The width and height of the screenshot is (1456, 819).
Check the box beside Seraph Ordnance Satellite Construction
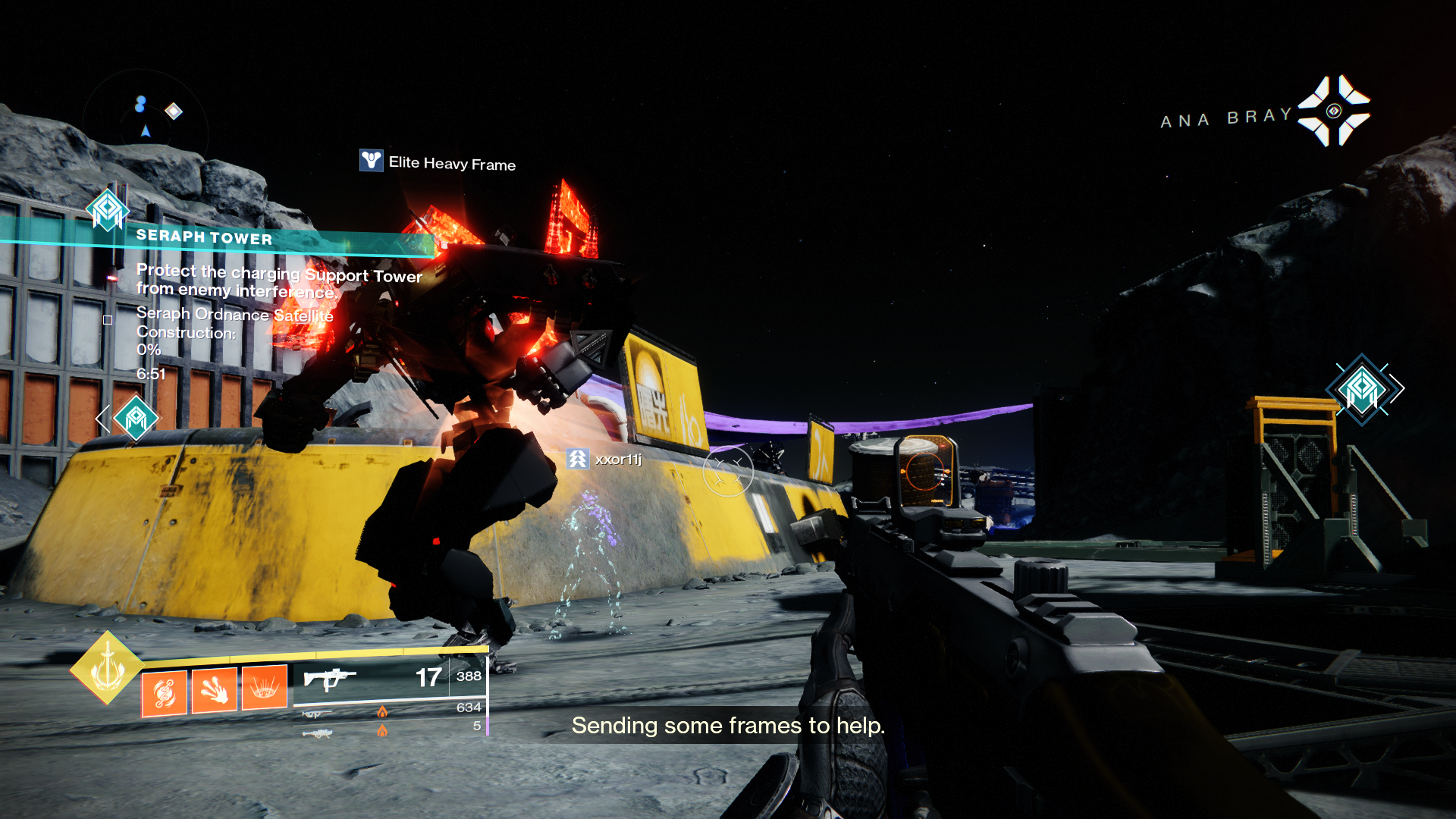coord(107,320)
